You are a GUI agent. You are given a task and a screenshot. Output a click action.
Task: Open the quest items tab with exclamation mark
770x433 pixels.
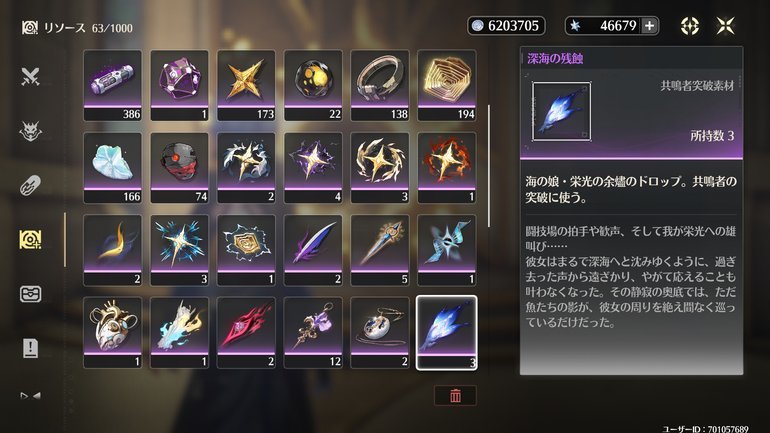point(30,348)
